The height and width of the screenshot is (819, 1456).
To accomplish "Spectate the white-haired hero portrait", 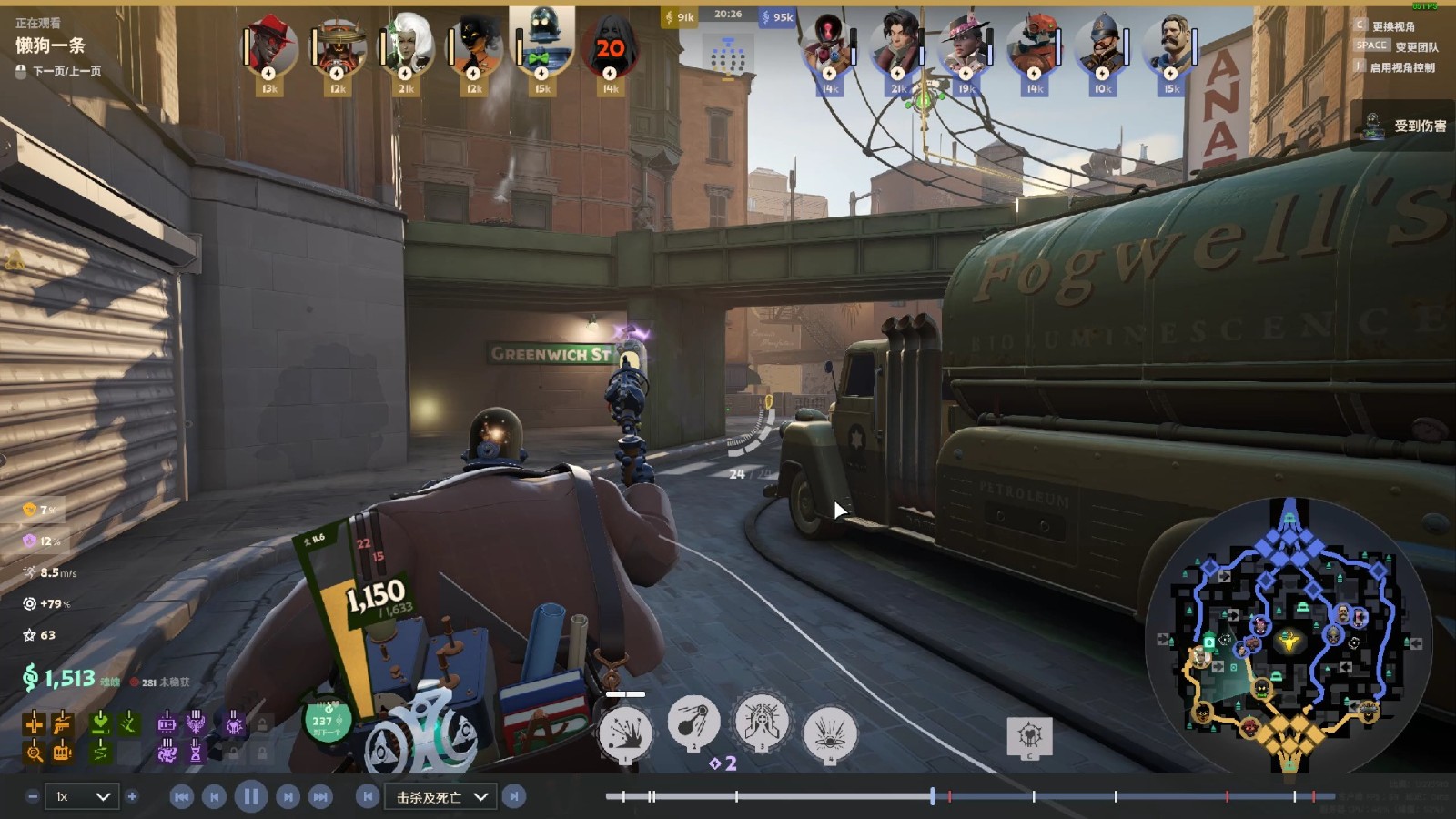I will pos(406,45).
